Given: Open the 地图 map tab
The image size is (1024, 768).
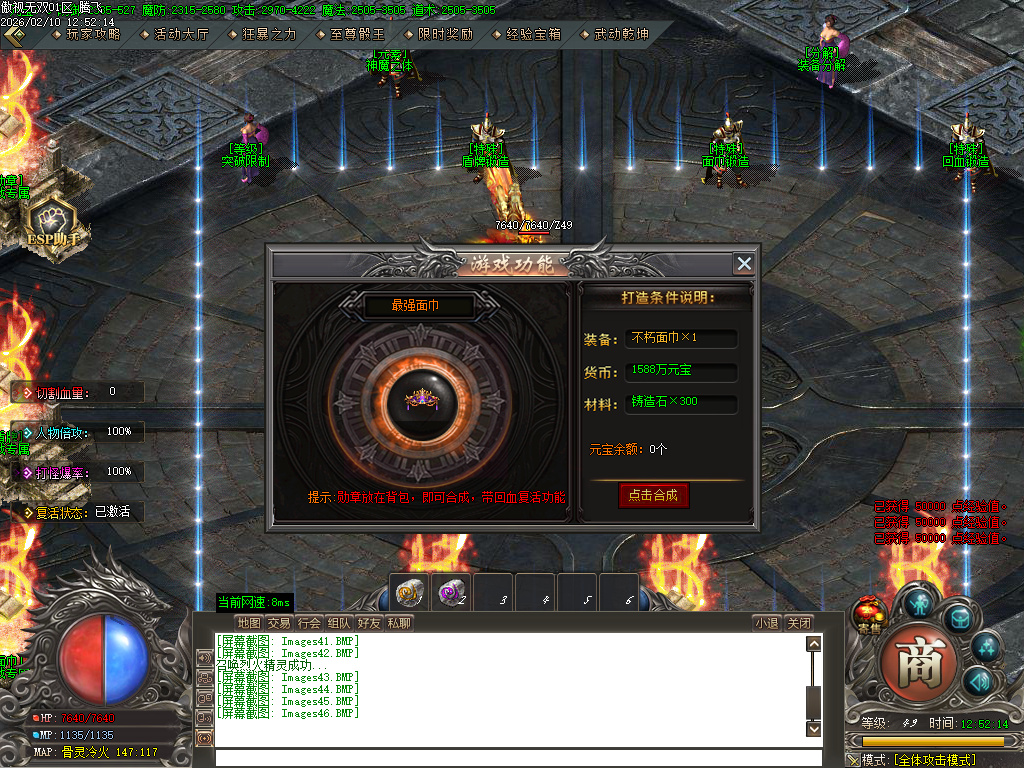Looking at the screenshot, I should 249,623.
